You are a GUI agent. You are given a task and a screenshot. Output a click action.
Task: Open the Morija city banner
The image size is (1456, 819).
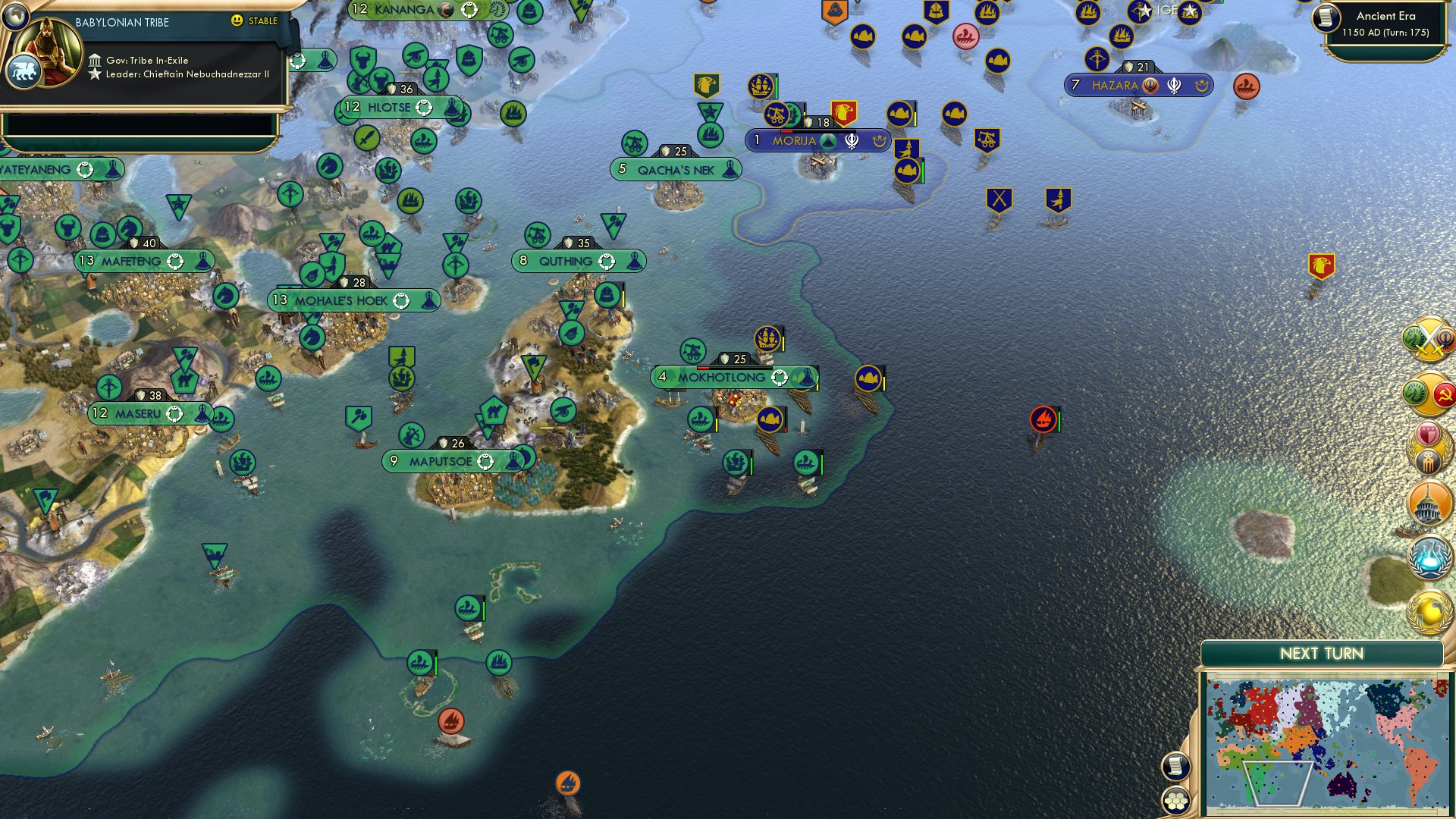[x=792, y=140]
